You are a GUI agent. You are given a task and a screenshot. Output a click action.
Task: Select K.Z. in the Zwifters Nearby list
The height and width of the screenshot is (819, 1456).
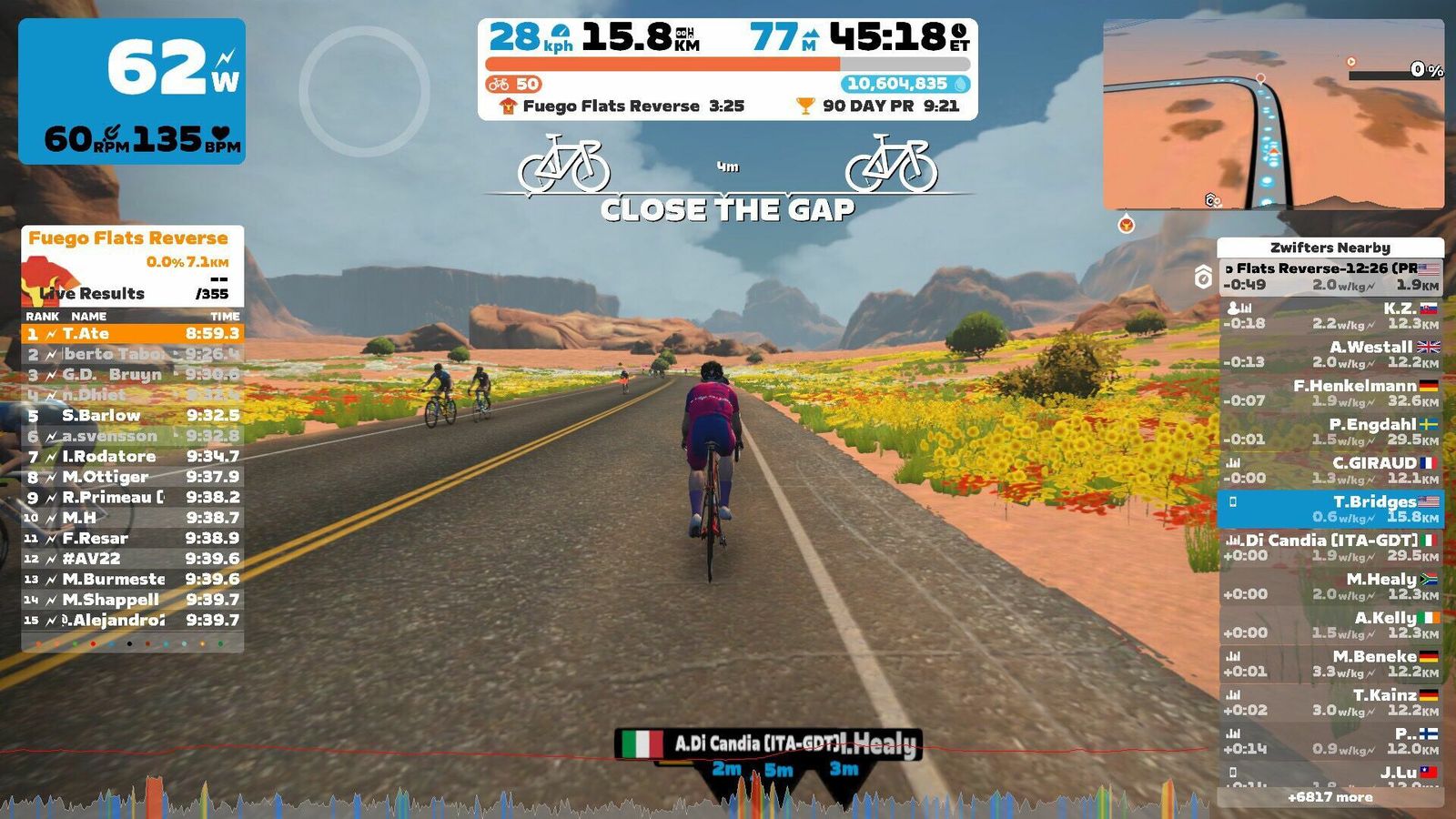(1330, 316)
